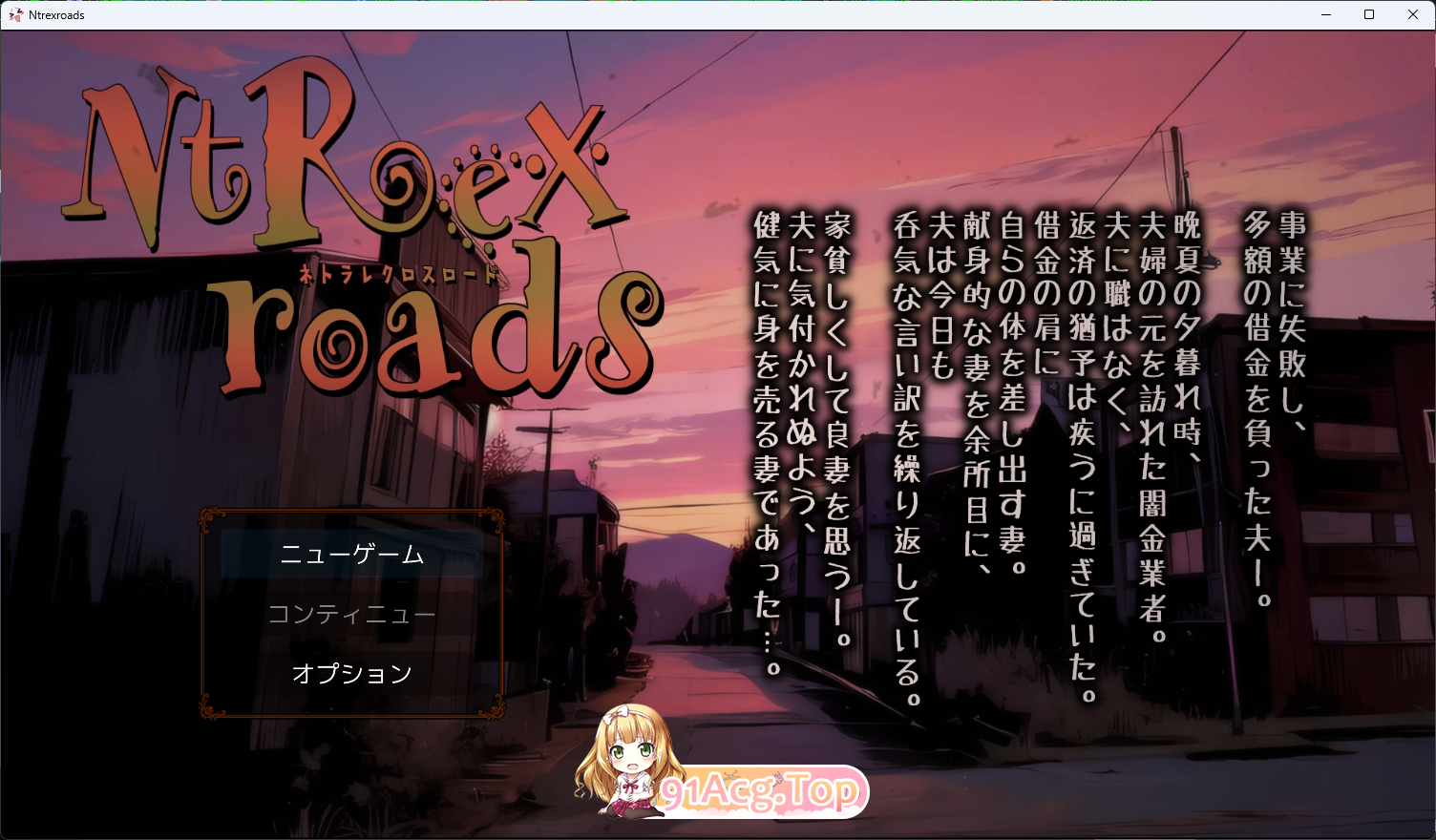Close the Ntrexroads game window
This screenshot has width=1436, height=840.
[x=1414, y=14]
